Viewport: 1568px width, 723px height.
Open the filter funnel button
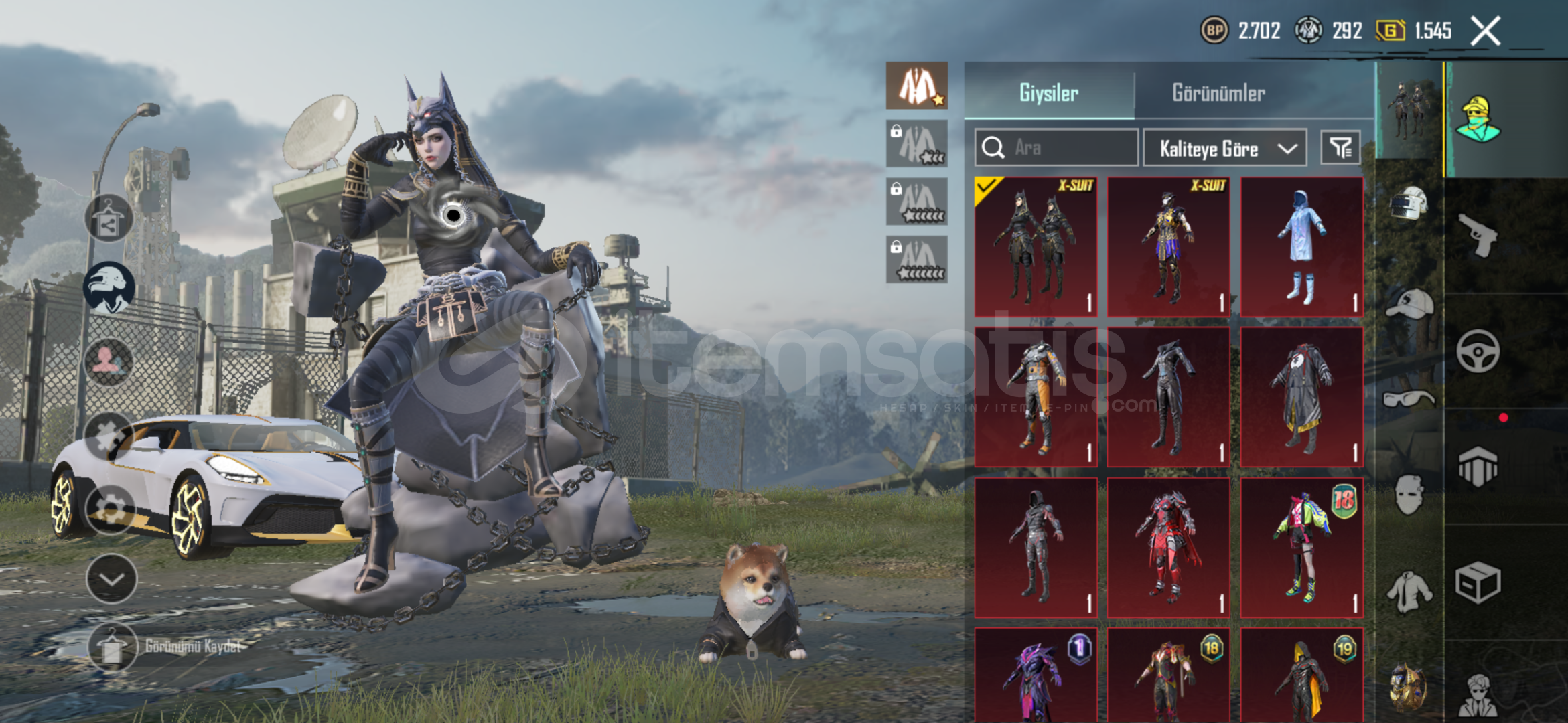[1340, 147]
